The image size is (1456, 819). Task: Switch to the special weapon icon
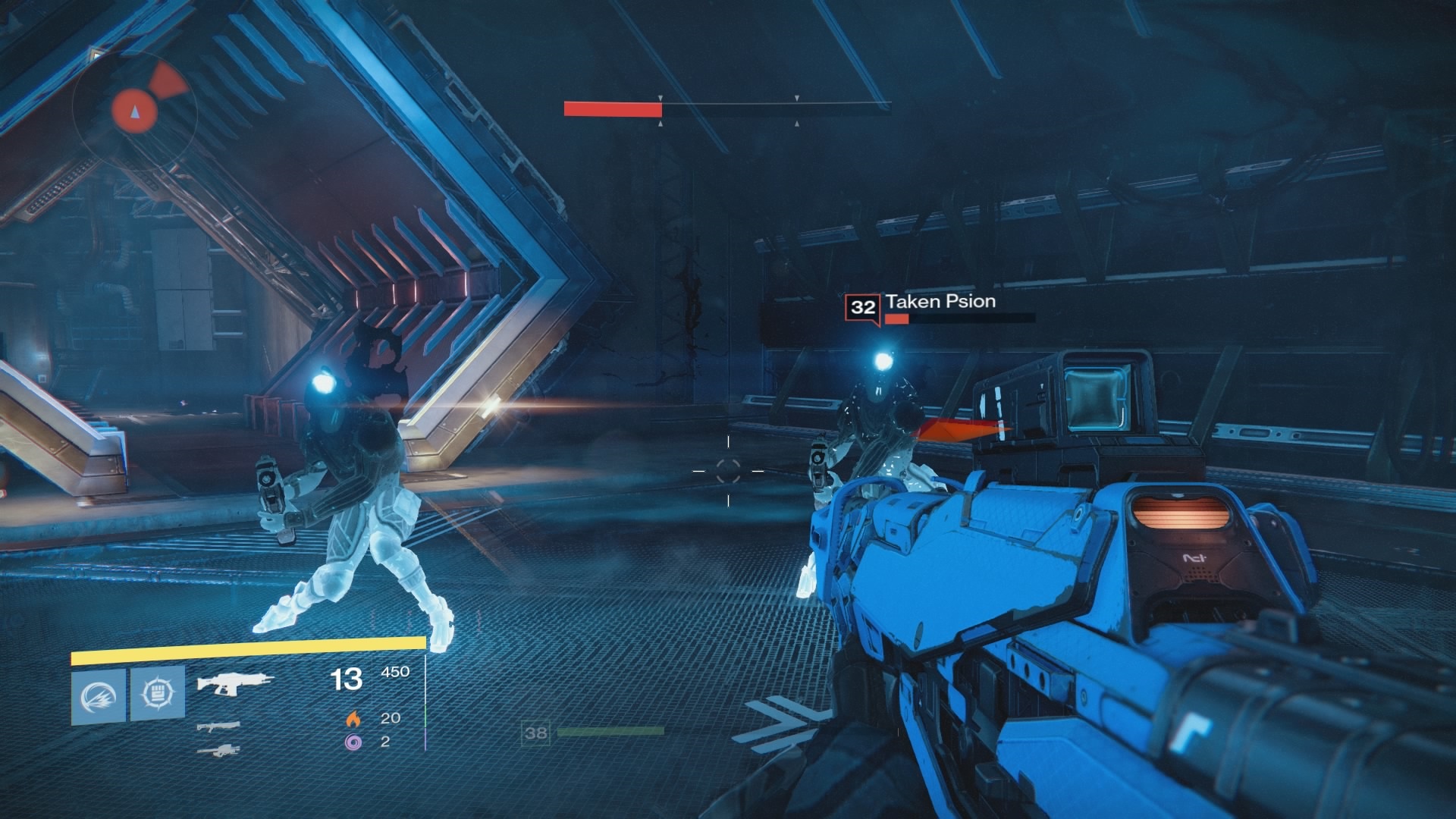(218, 726)
